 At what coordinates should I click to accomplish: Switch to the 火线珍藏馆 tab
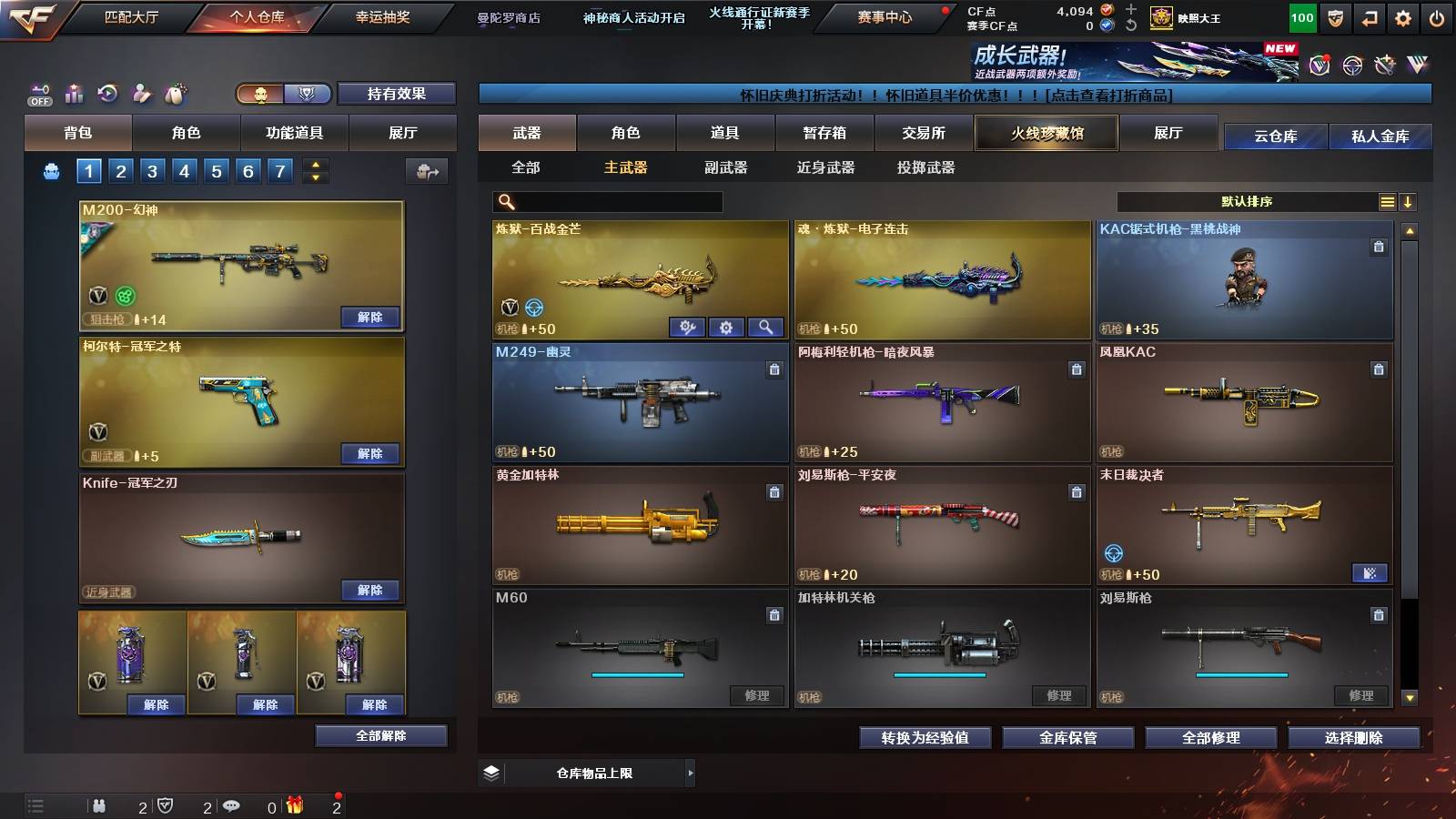pos(1045,133)
